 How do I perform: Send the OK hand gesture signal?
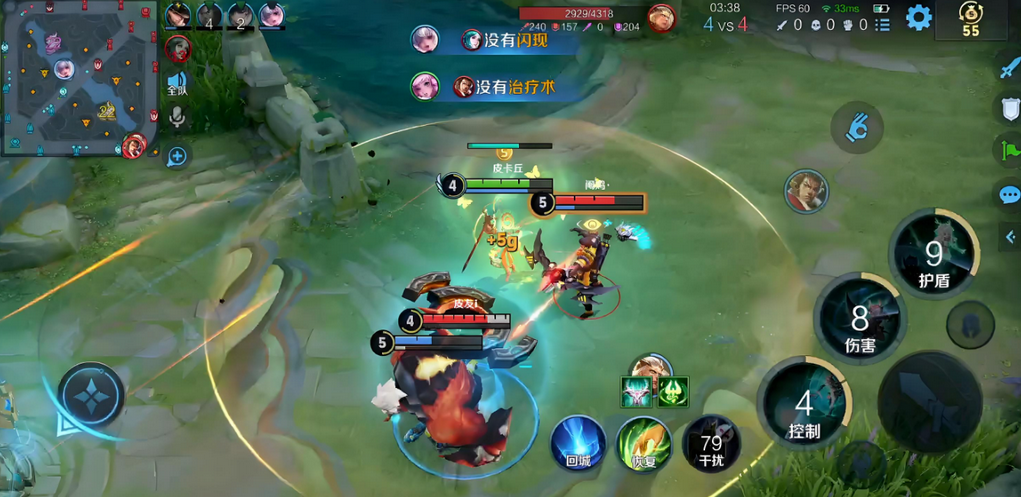click(x=857, y=128)
